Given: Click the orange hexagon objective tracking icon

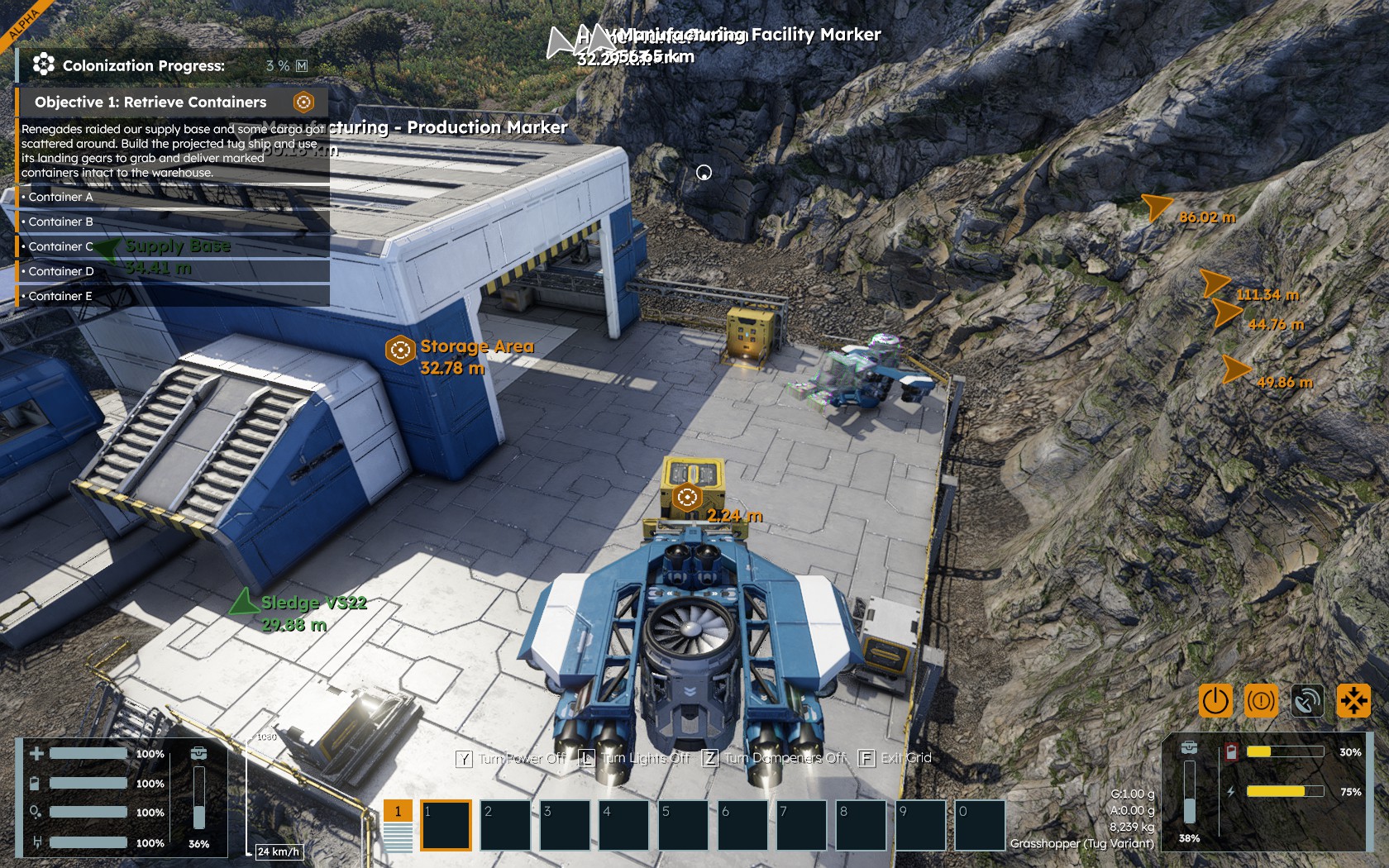Looking at the screenshot, I should [x=303, y=103].
